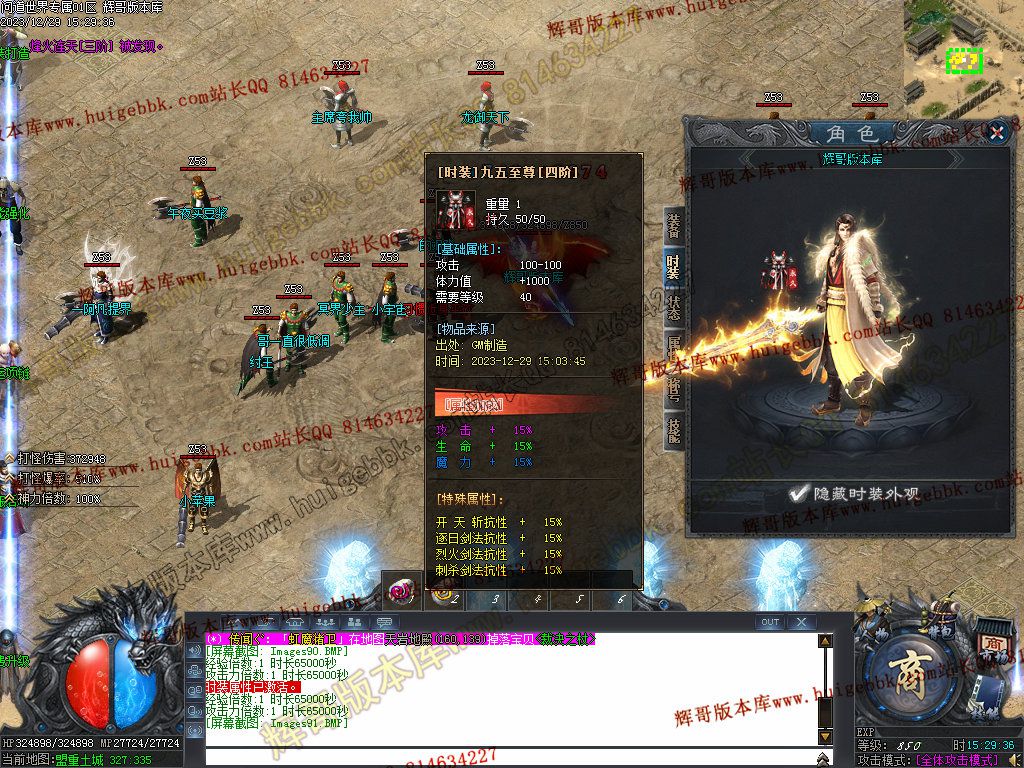Screen dimensions: 1024x768
Task: Open the 状态 status tab
Action: pyautogui.click(x=674, y=307)
